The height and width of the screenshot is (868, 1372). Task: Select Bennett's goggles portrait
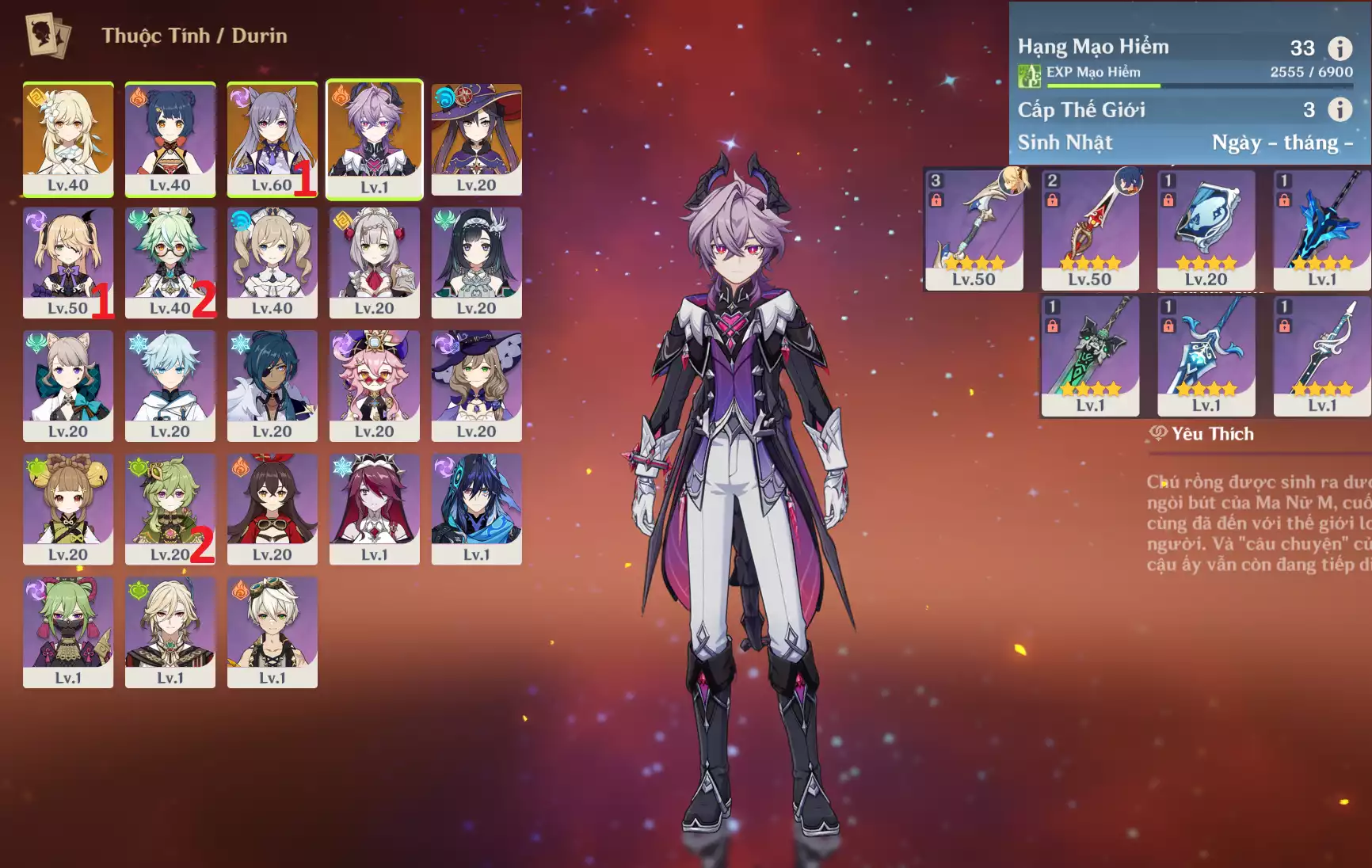click(272, 632)
